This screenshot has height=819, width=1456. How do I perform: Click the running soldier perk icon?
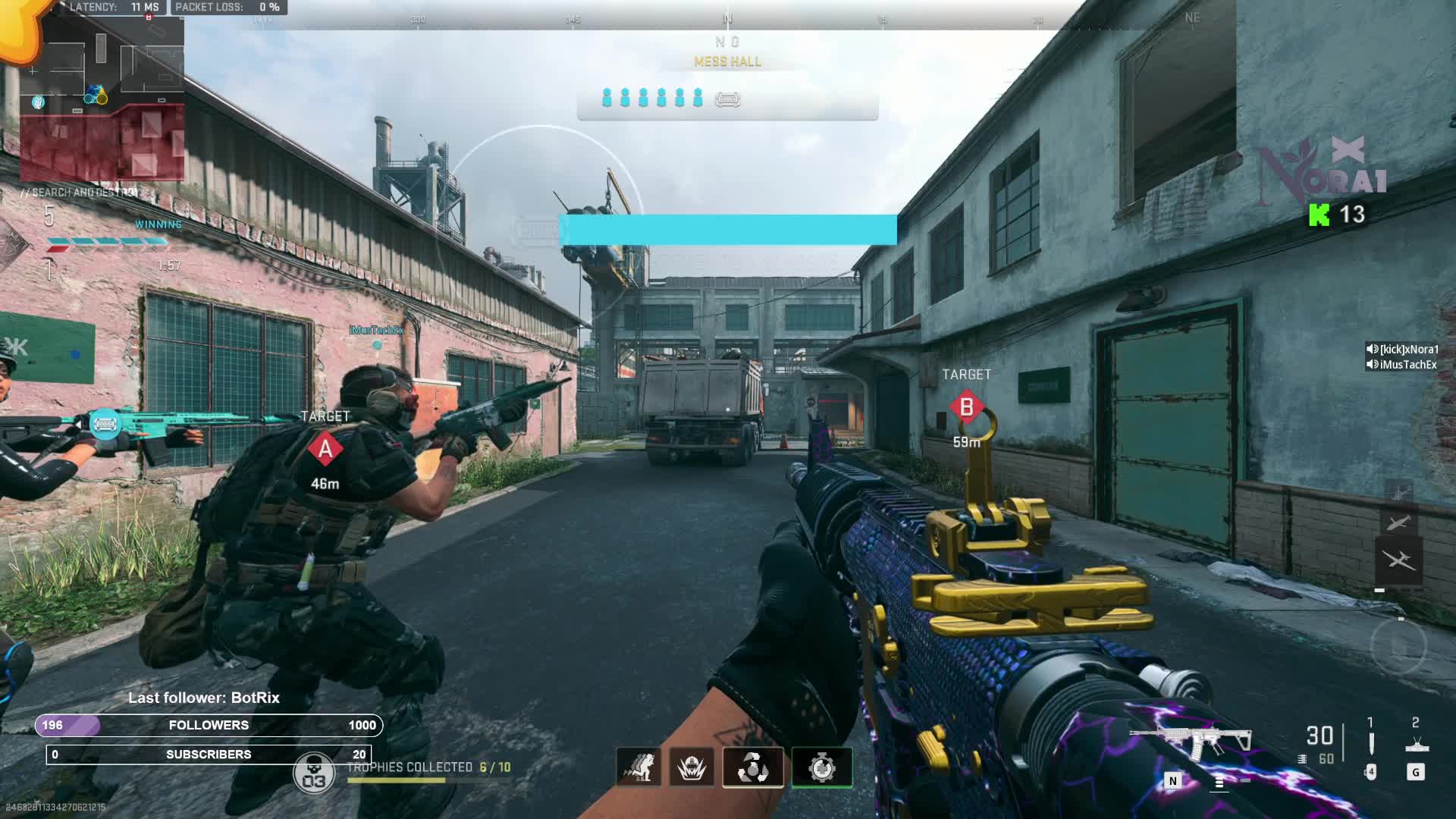(639, 767)
